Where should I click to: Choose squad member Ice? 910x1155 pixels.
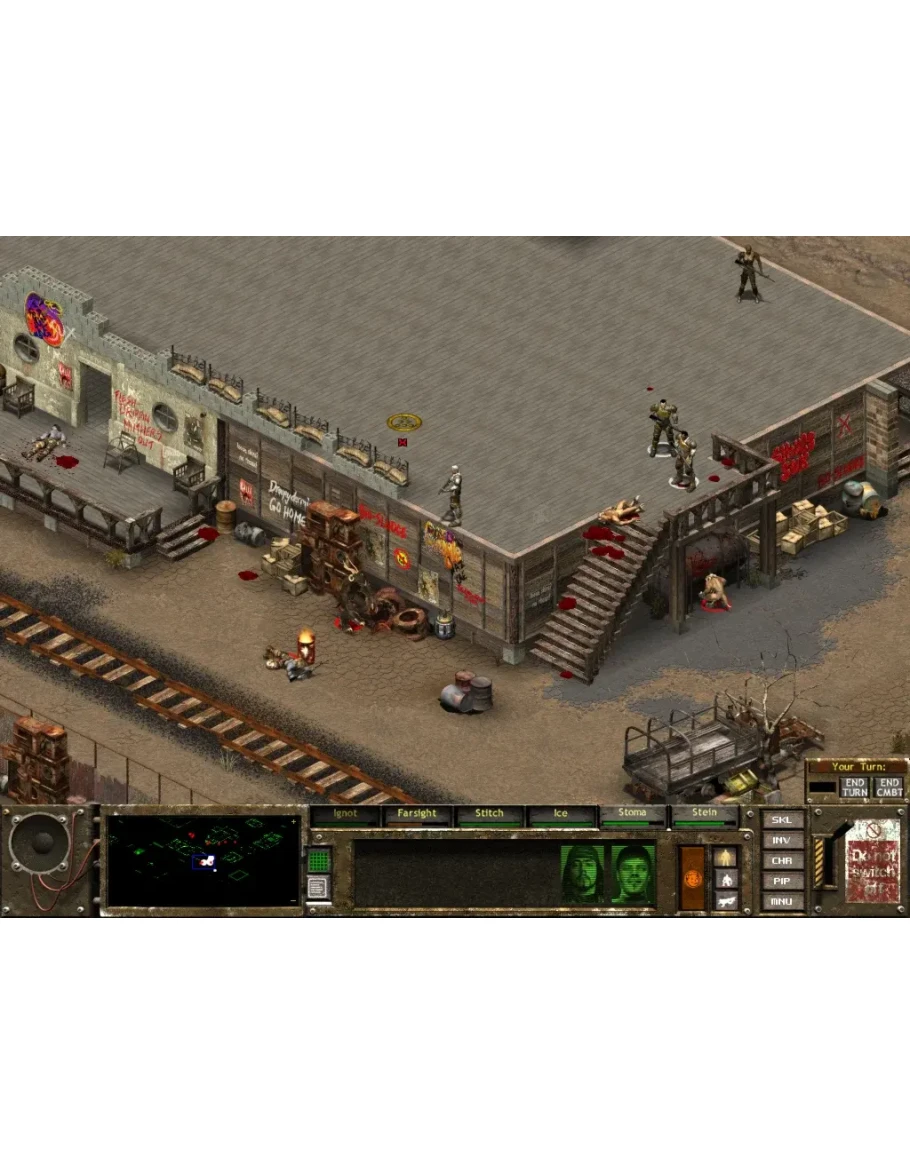coord(560,815)
